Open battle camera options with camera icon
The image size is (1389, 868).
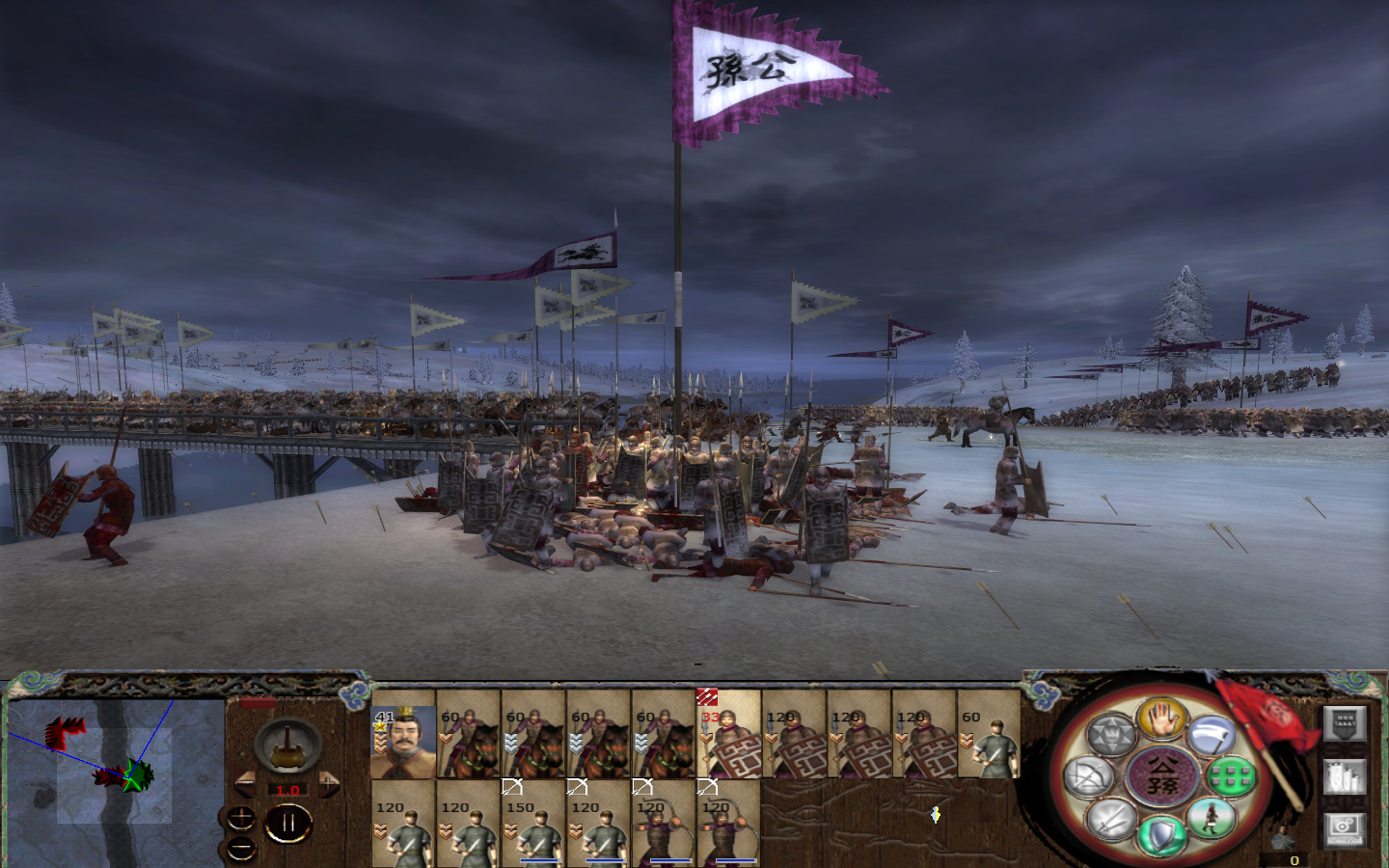tap(1342, 827)
